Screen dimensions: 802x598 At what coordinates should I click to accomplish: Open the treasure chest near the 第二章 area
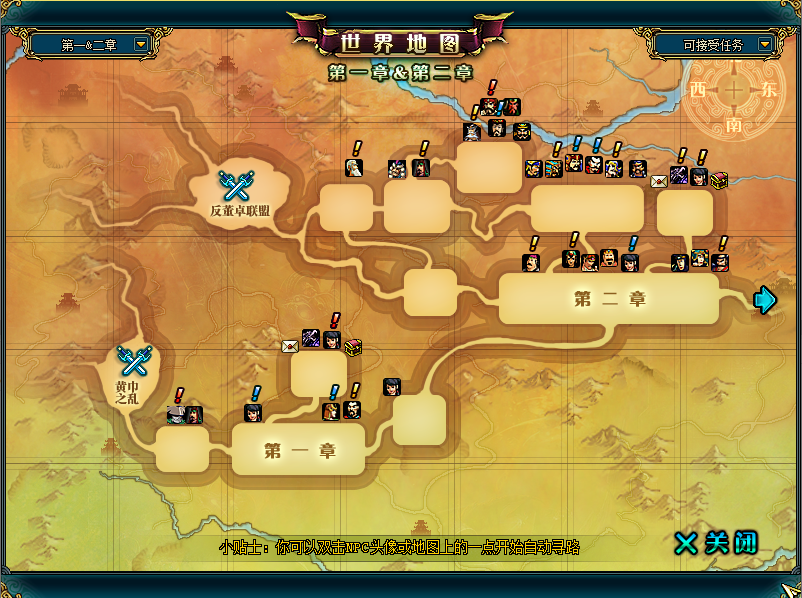click(x=719, y=180)
